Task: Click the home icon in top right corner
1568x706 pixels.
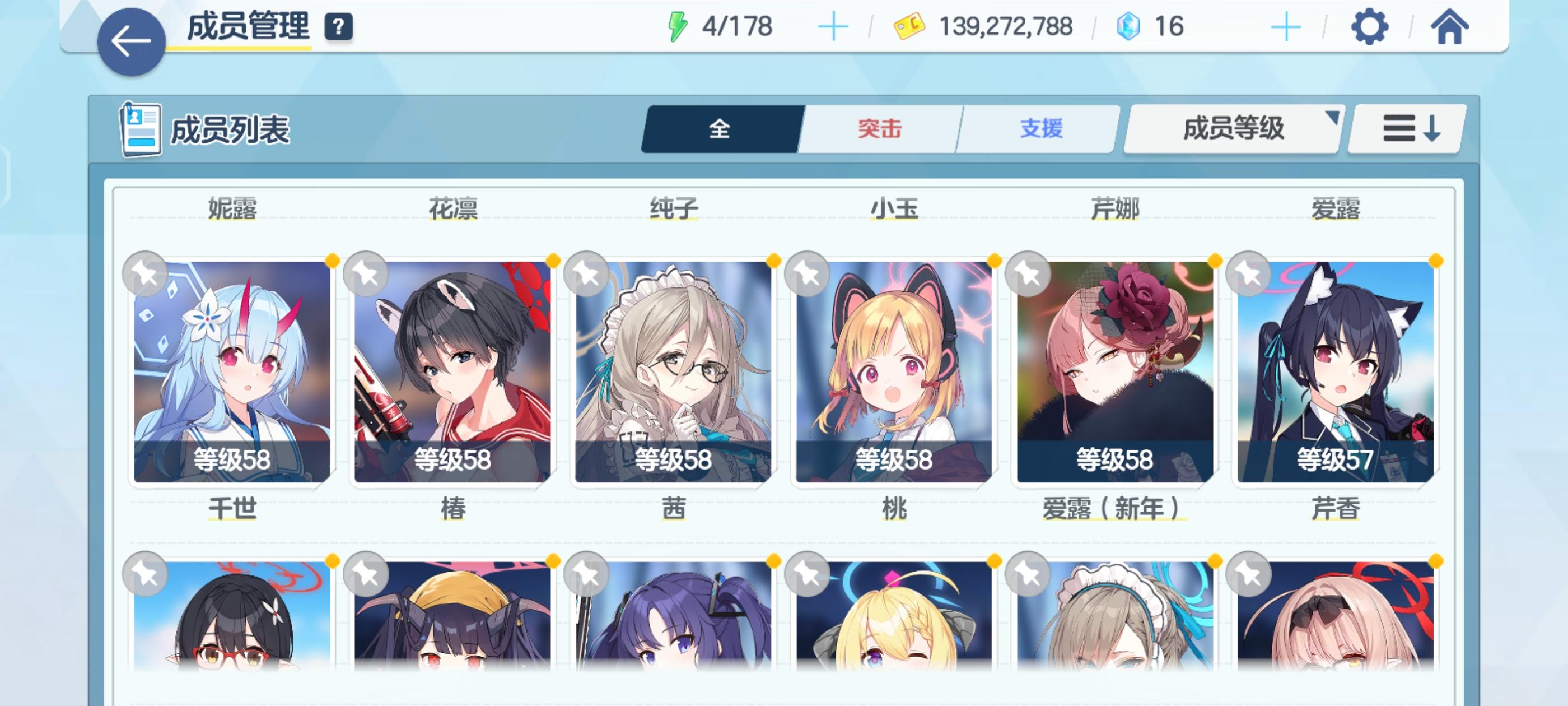Action: tap(1450, 27)
